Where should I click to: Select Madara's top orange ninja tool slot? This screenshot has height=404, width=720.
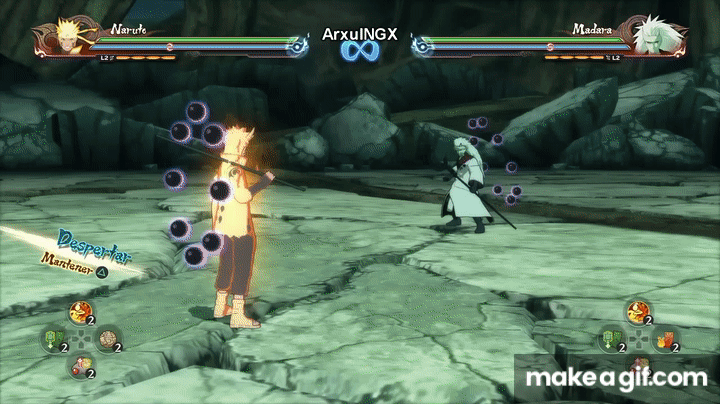coord(636,313)
